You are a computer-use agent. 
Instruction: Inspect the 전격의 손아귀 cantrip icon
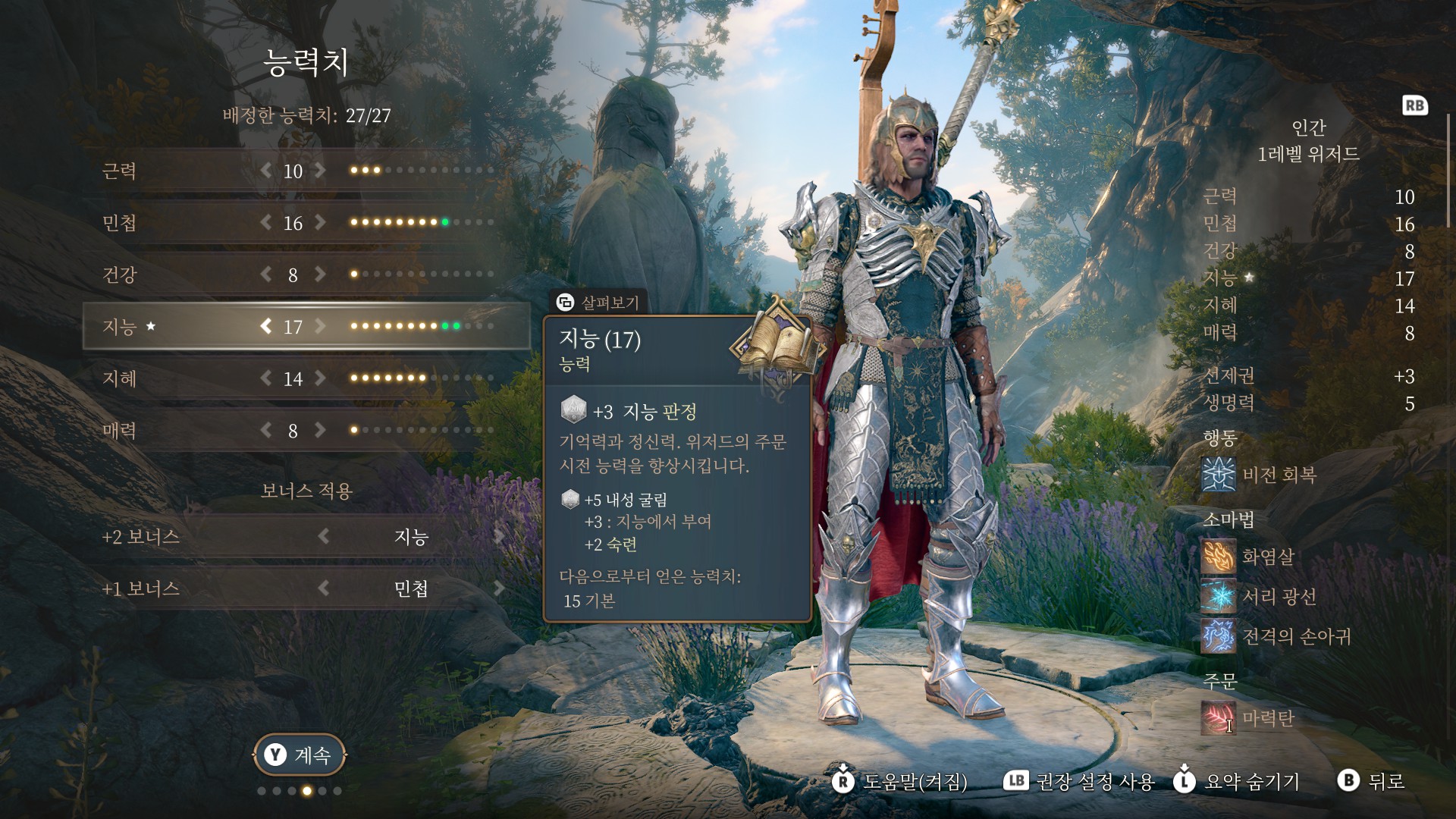coord(1218,636)
